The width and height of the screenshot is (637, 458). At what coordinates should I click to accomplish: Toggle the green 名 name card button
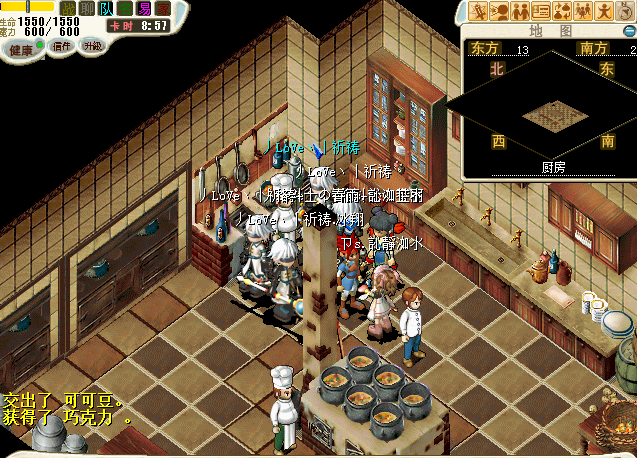[x=125, y=9]
